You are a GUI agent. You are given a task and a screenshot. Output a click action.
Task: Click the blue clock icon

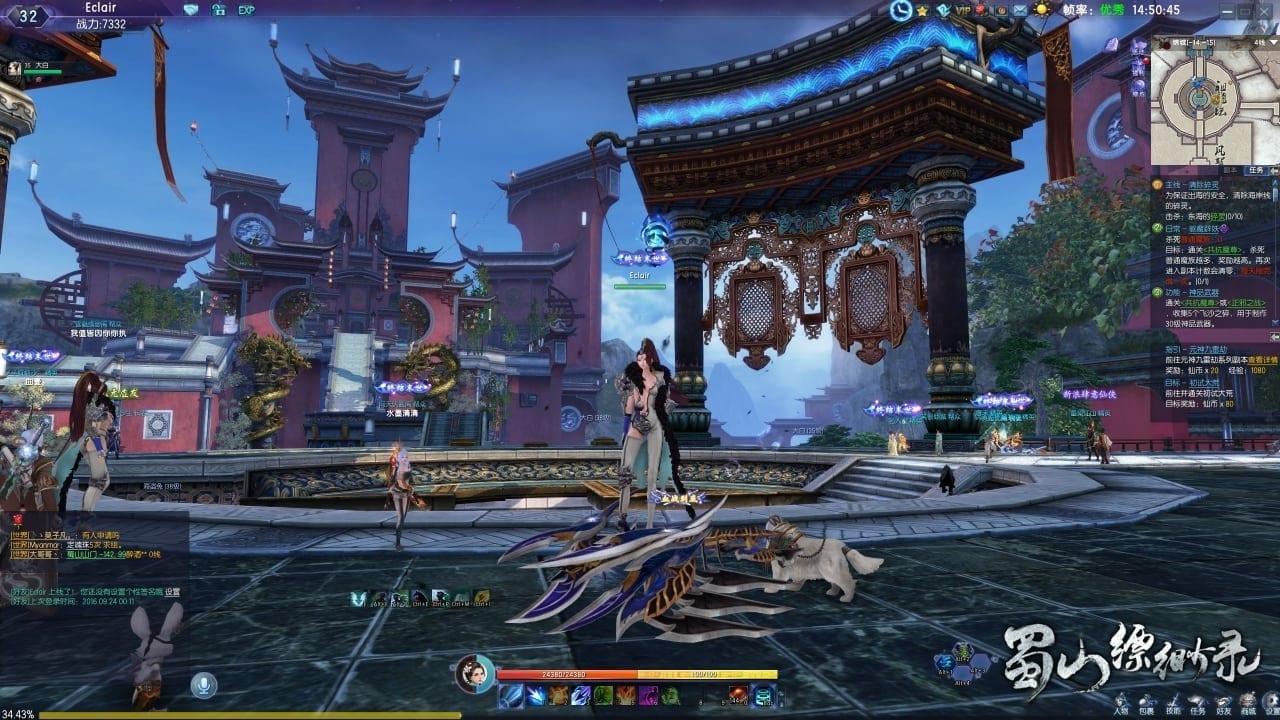coord(901,10)
